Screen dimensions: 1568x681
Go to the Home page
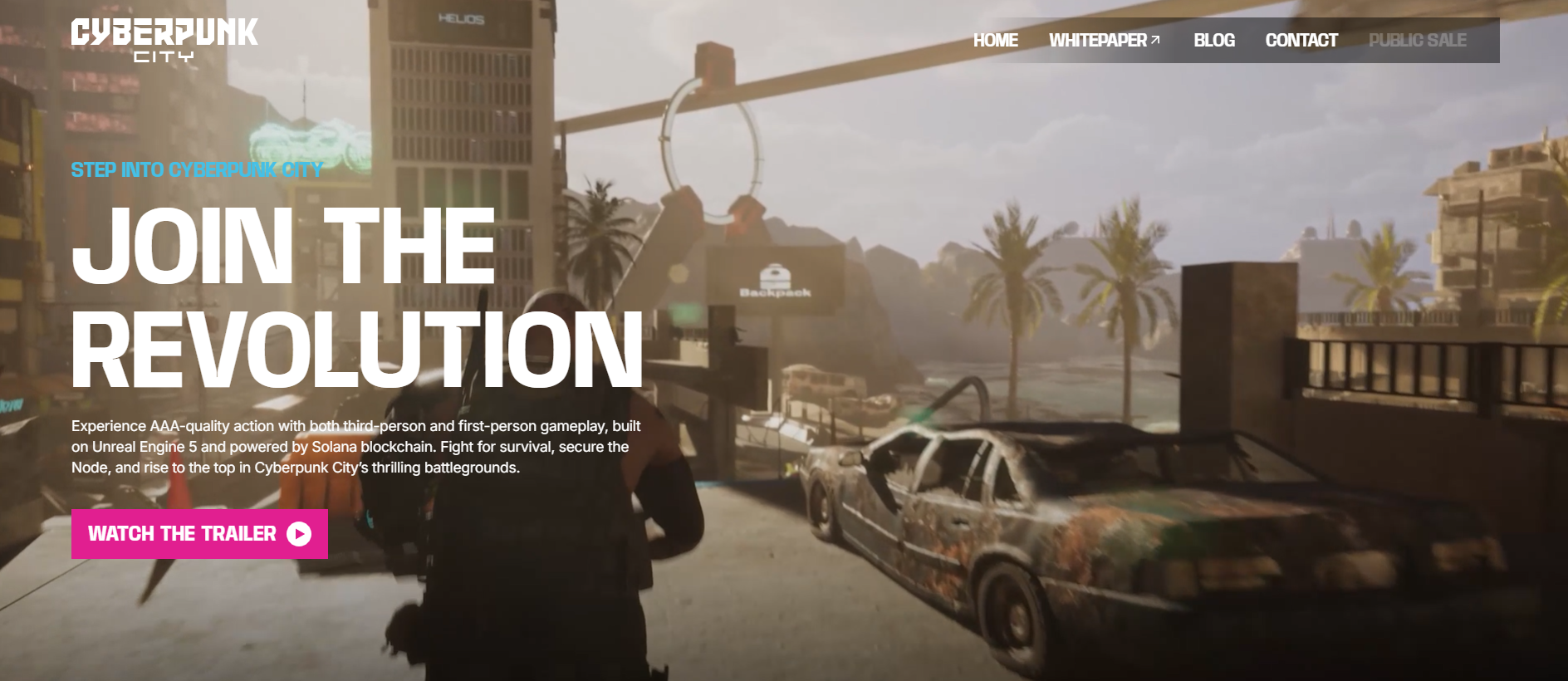click(x=995, y=41)
